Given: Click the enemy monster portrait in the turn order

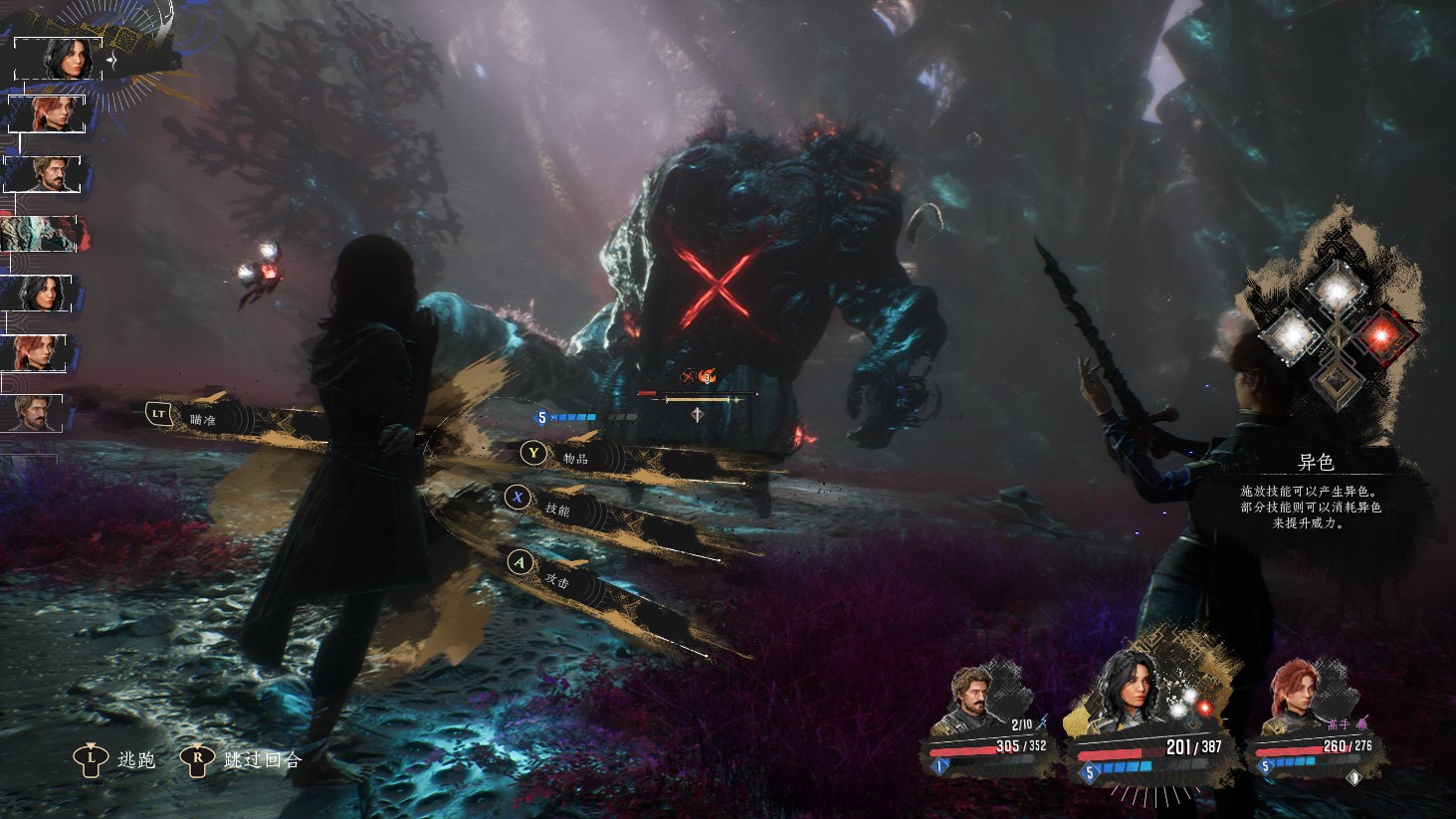Looking at the screenshot, I should [40, 235].
